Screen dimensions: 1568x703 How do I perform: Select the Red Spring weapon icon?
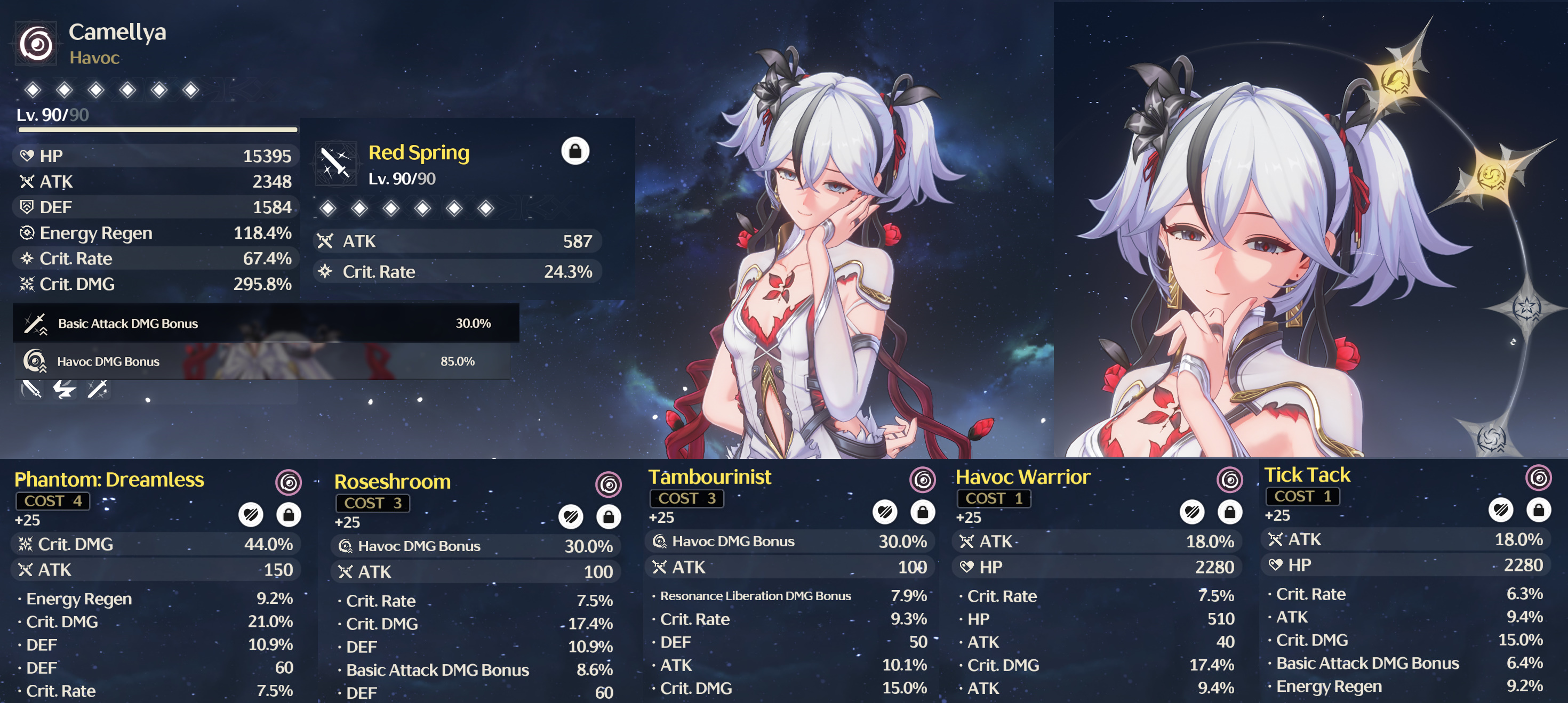point(335,163)
